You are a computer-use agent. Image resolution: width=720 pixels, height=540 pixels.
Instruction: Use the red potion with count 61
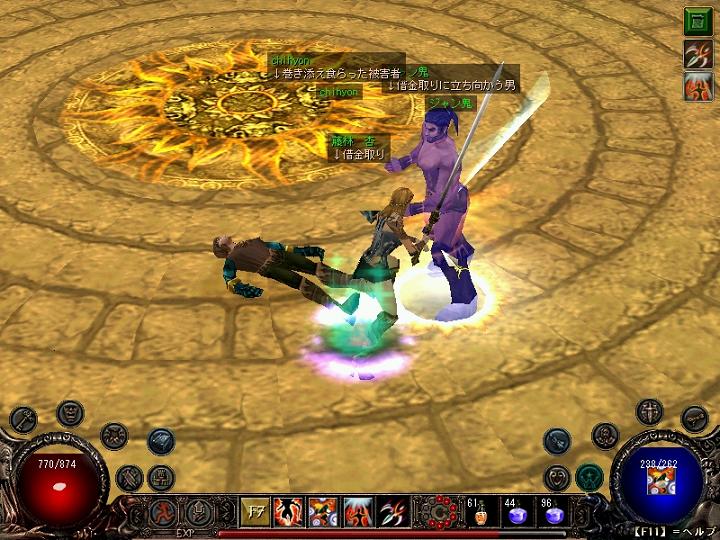point(478,513)
